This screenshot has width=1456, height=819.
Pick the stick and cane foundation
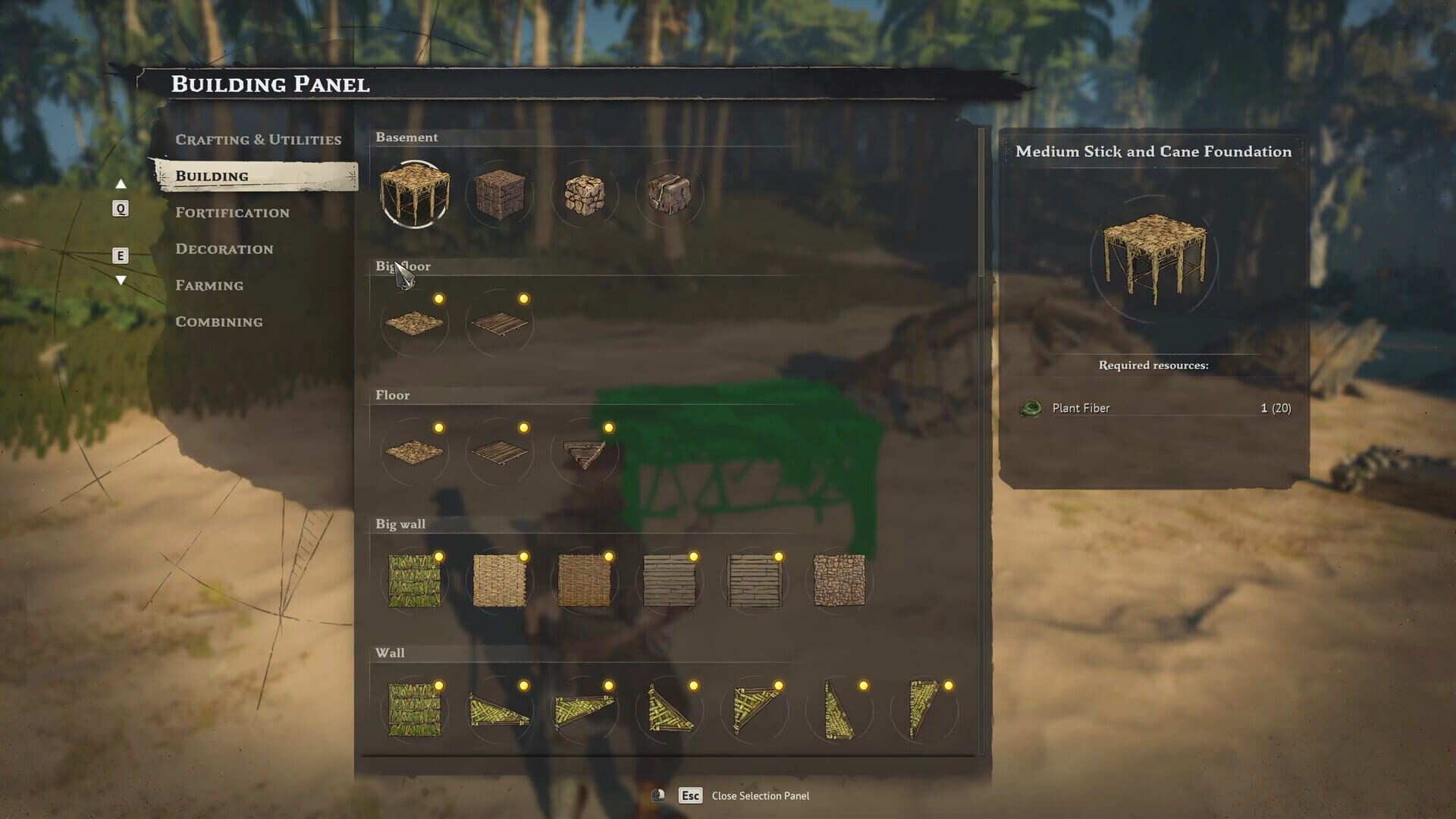click(415, 195)
